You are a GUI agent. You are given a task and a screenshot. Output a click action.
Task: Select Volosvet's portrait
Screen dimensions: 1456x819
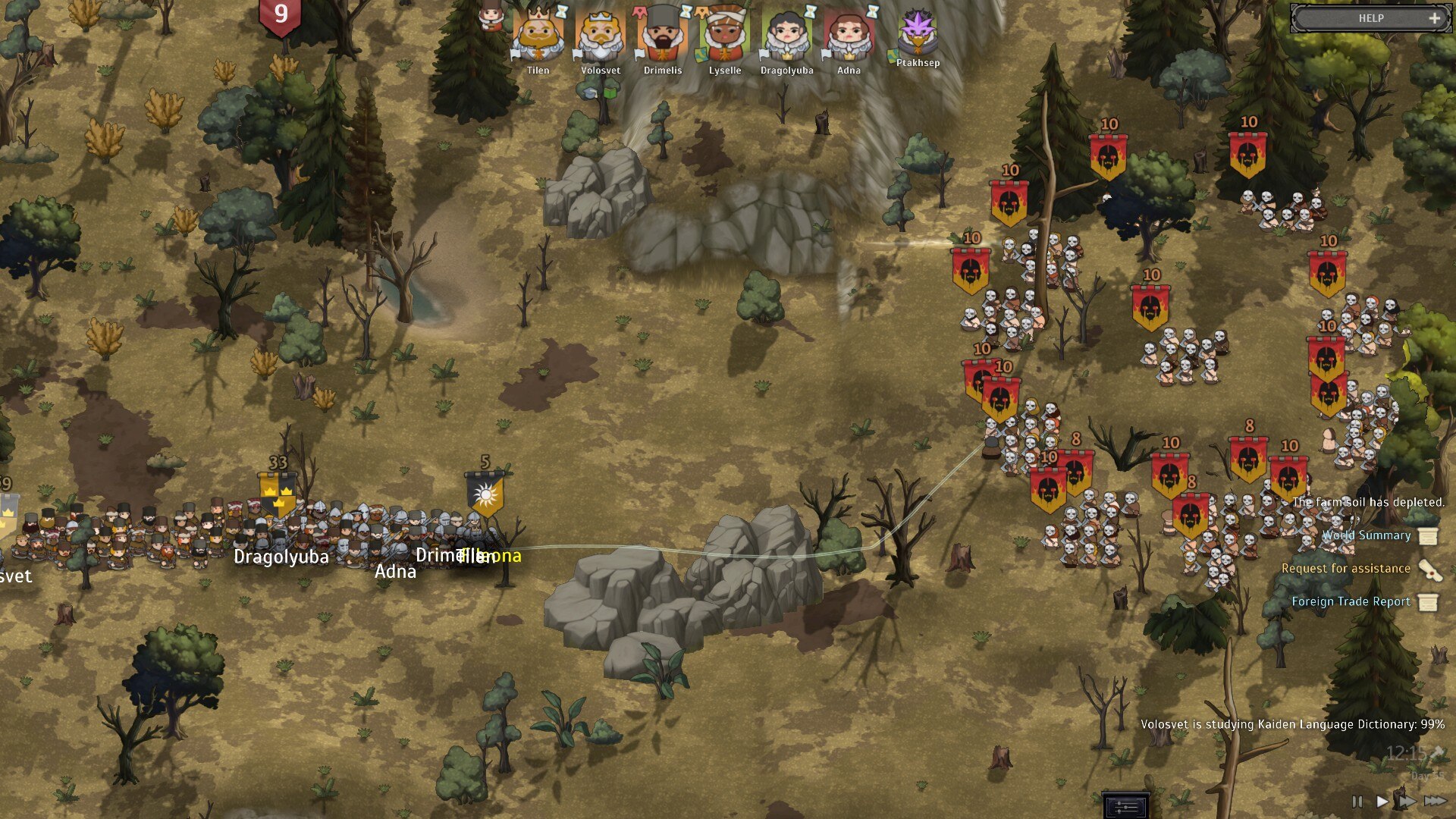point(601,36)
